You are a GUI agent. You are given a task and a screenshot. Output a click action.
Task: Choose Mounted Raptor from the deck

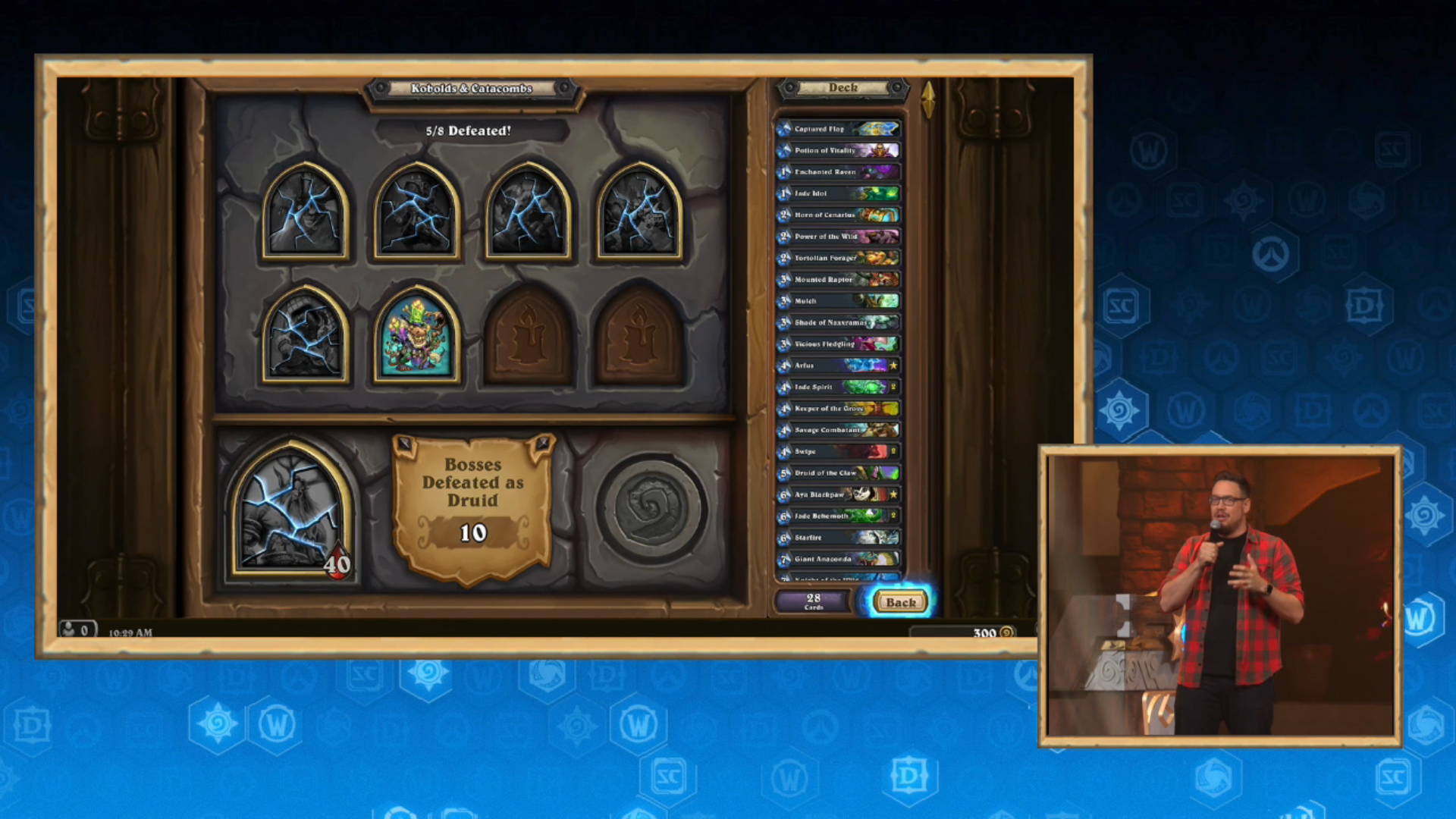(838, 279)
